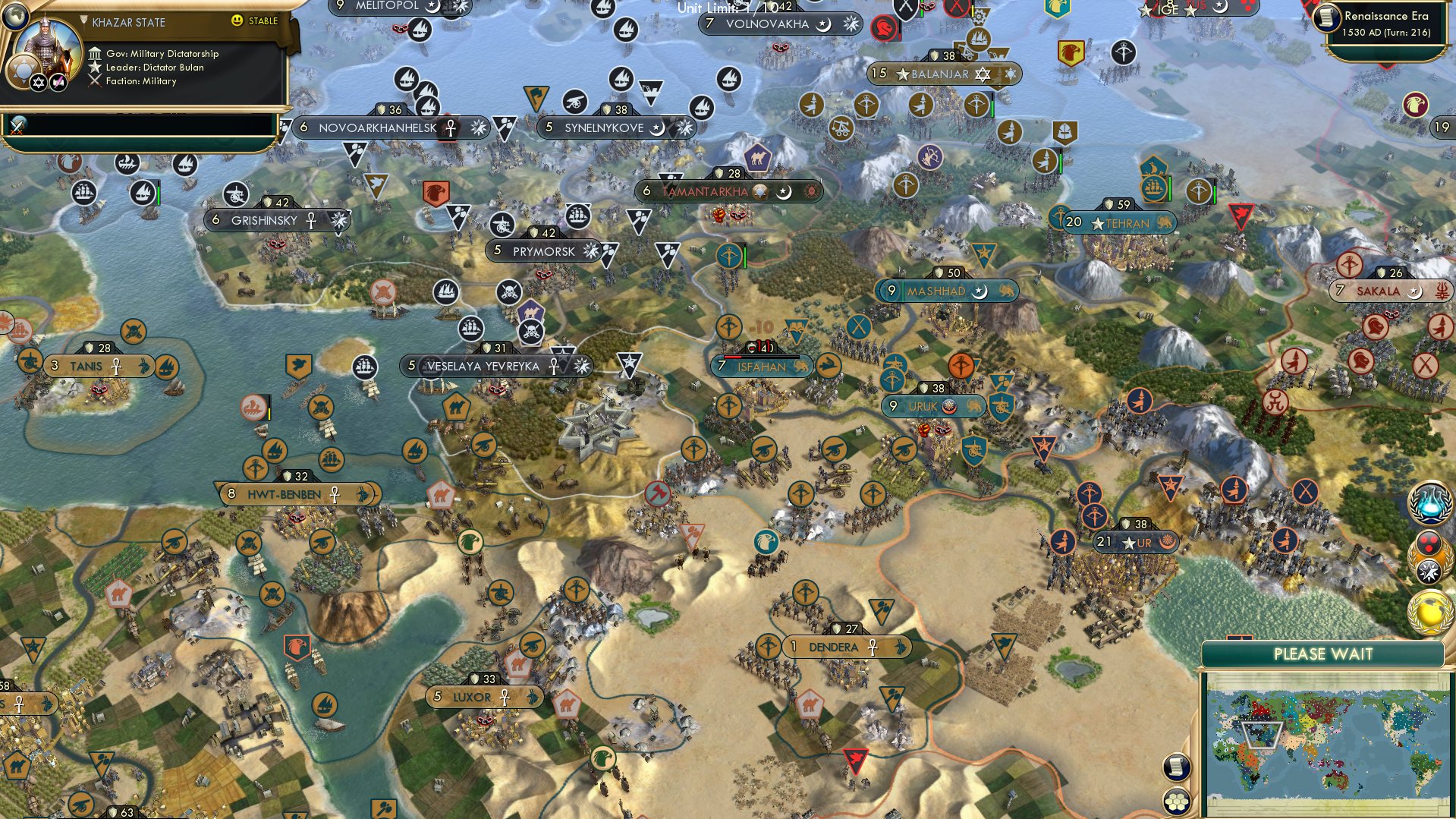Image resolution: width=1456 pixels, height=819 pixels.
Task: Click the STABLE happiness smiley face
Action: (x=239, y=21)
